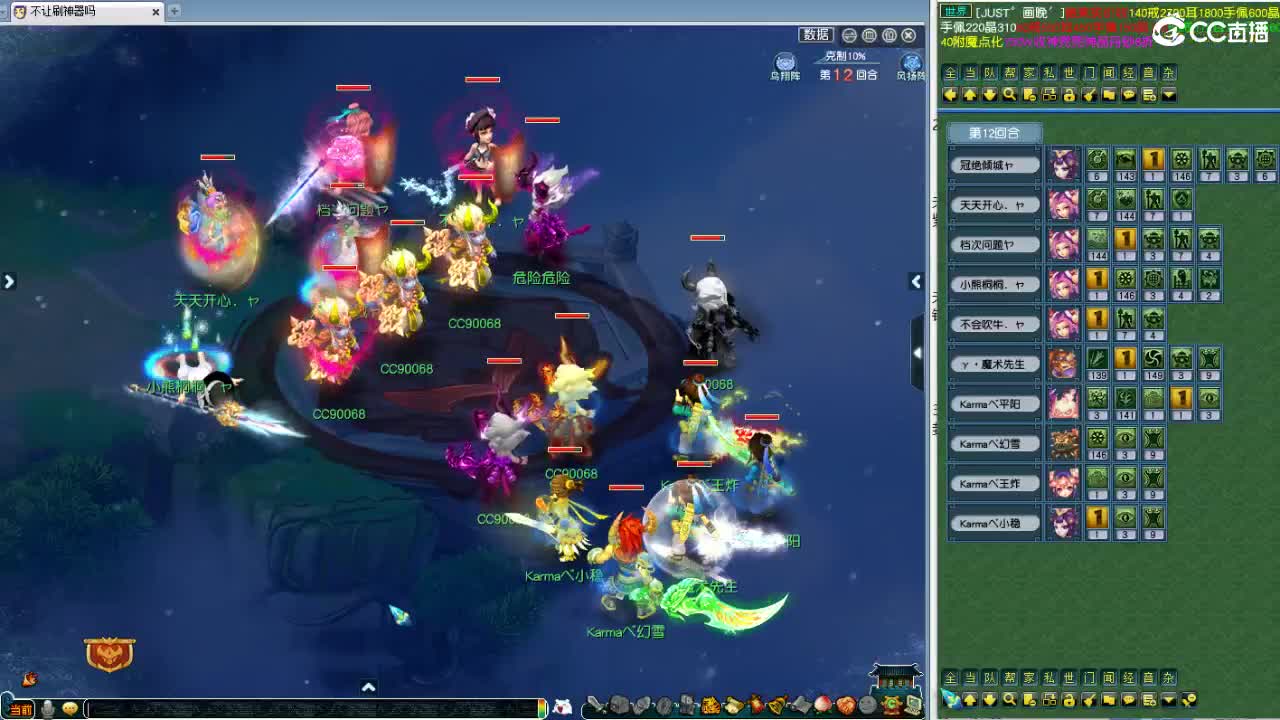Select the tiger summon icon on bottom toolbar
The height and width of the screenshot is (720, 1280).
(x=712, y=705)
